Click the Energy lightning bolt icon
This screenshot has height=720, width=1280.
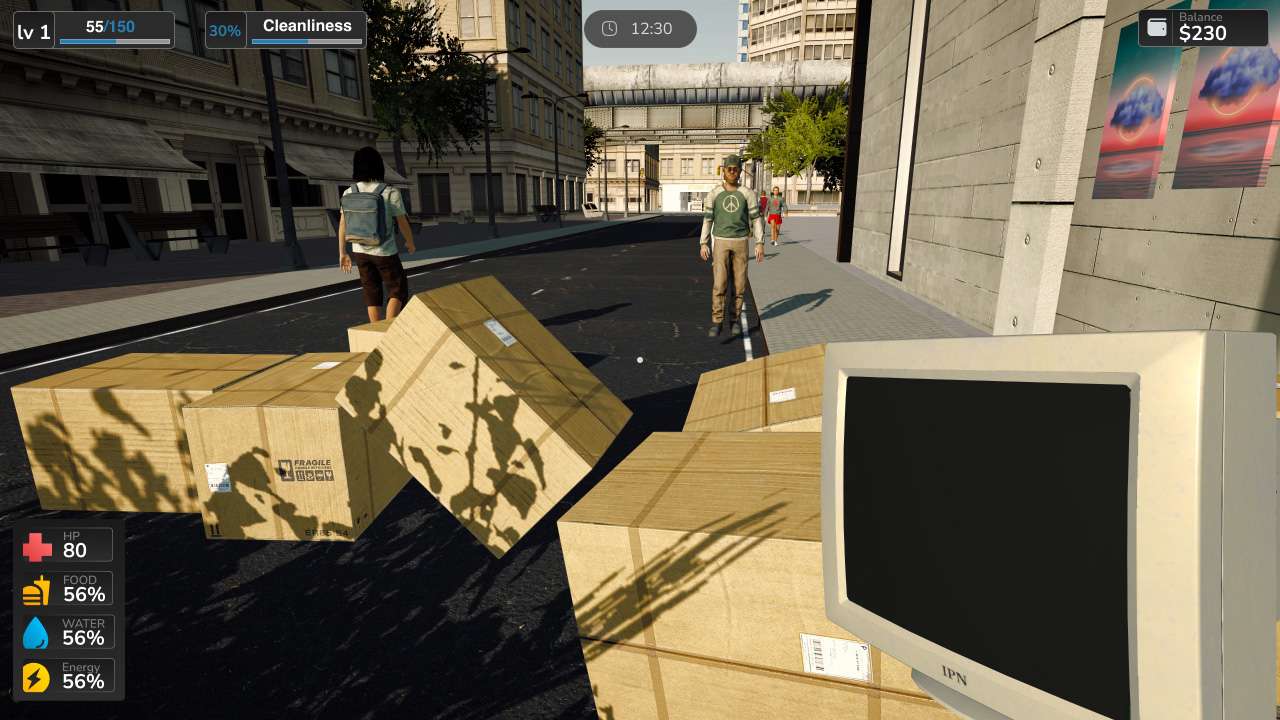click(x=37, y=676)
